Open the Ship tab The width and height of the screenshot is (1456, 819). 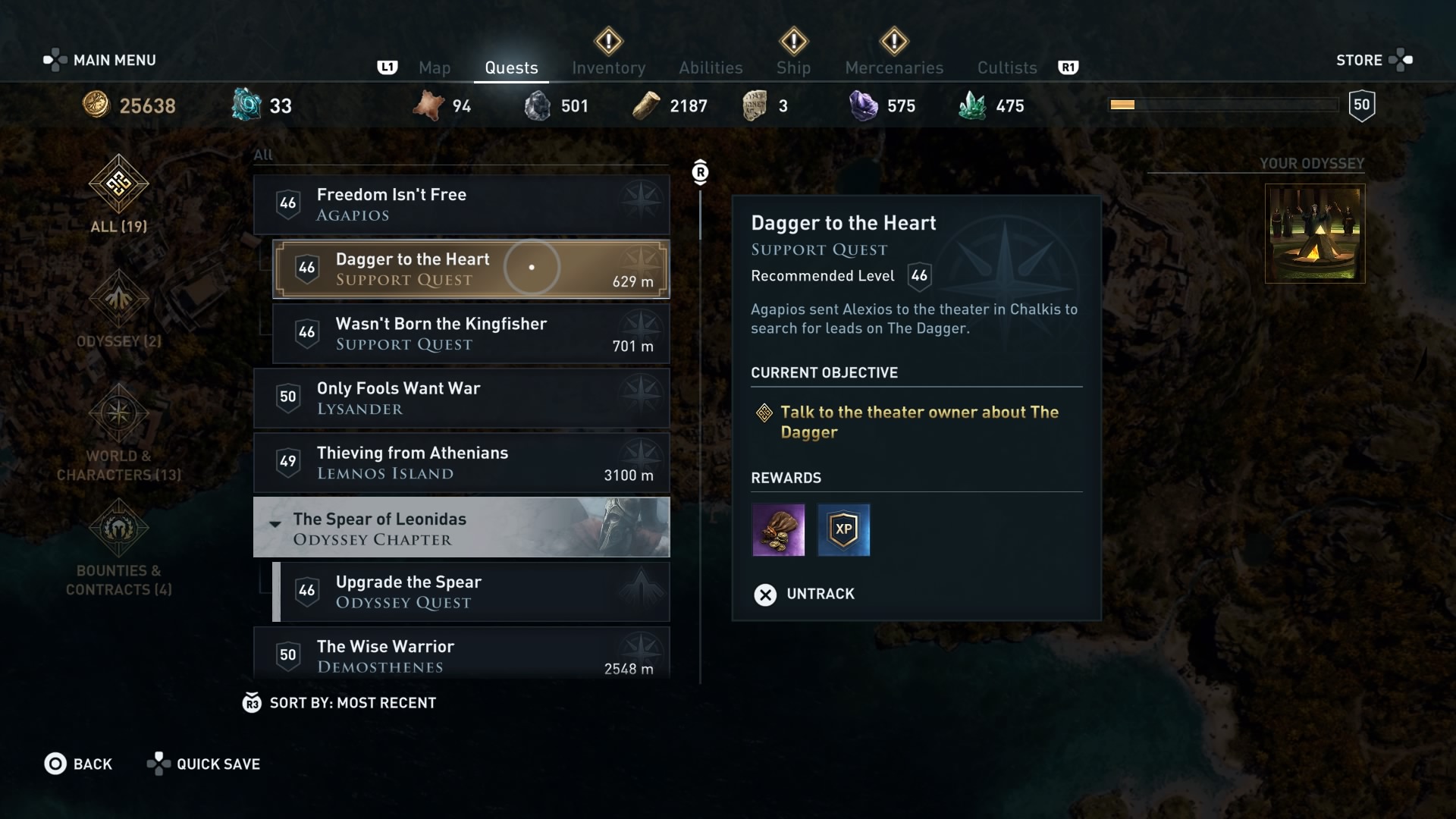[793, 67]
